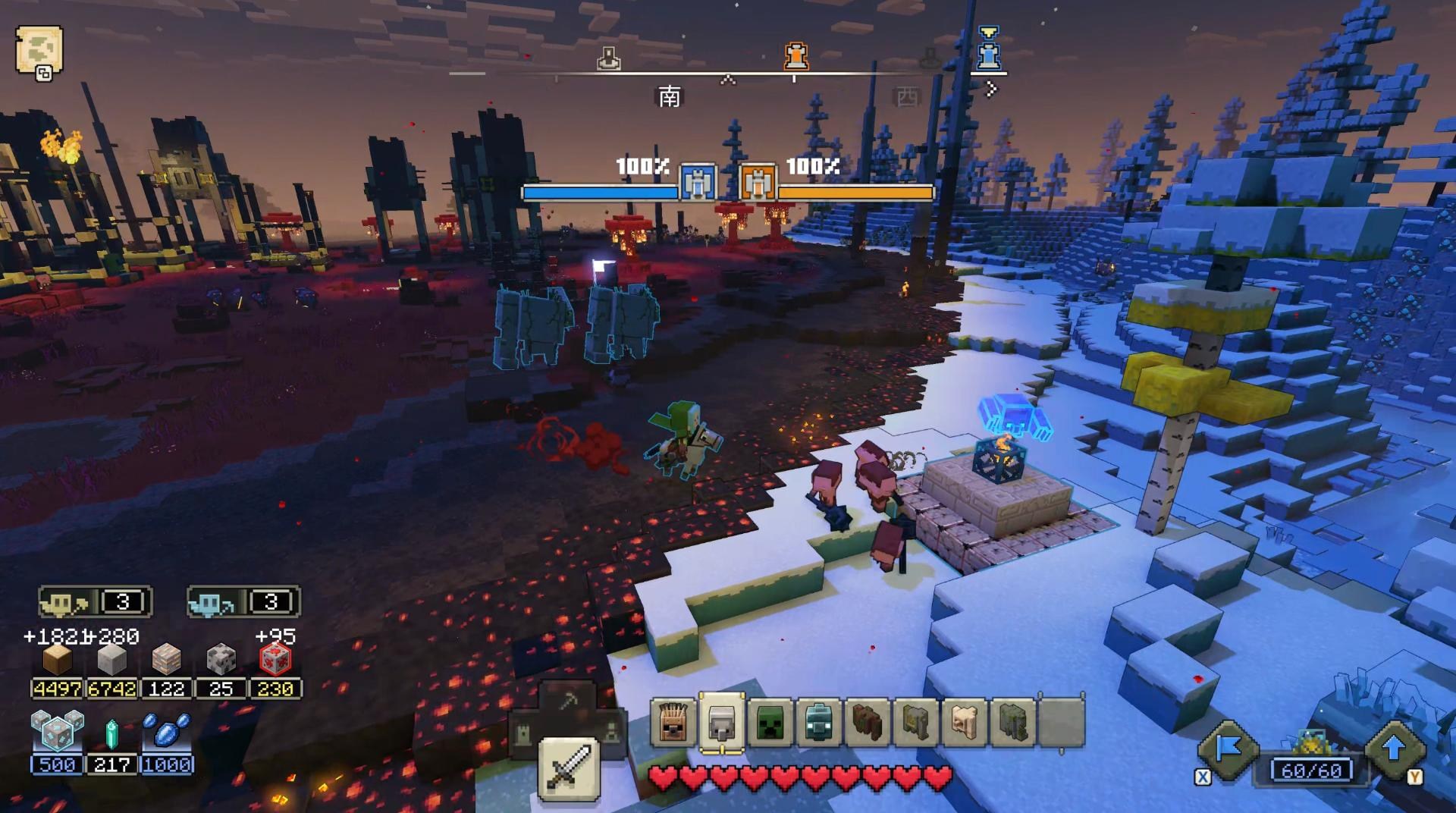1456x813 pixels.
Task: Select the wood resource block icon
Action: click(x=57, y=660)
